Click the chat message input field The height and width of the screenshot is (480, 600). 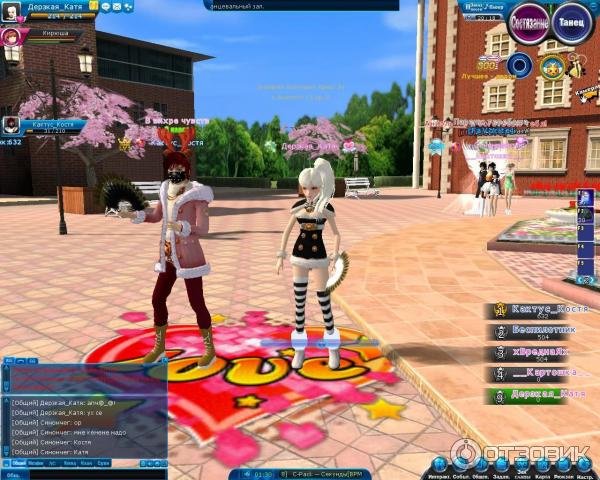100,474
